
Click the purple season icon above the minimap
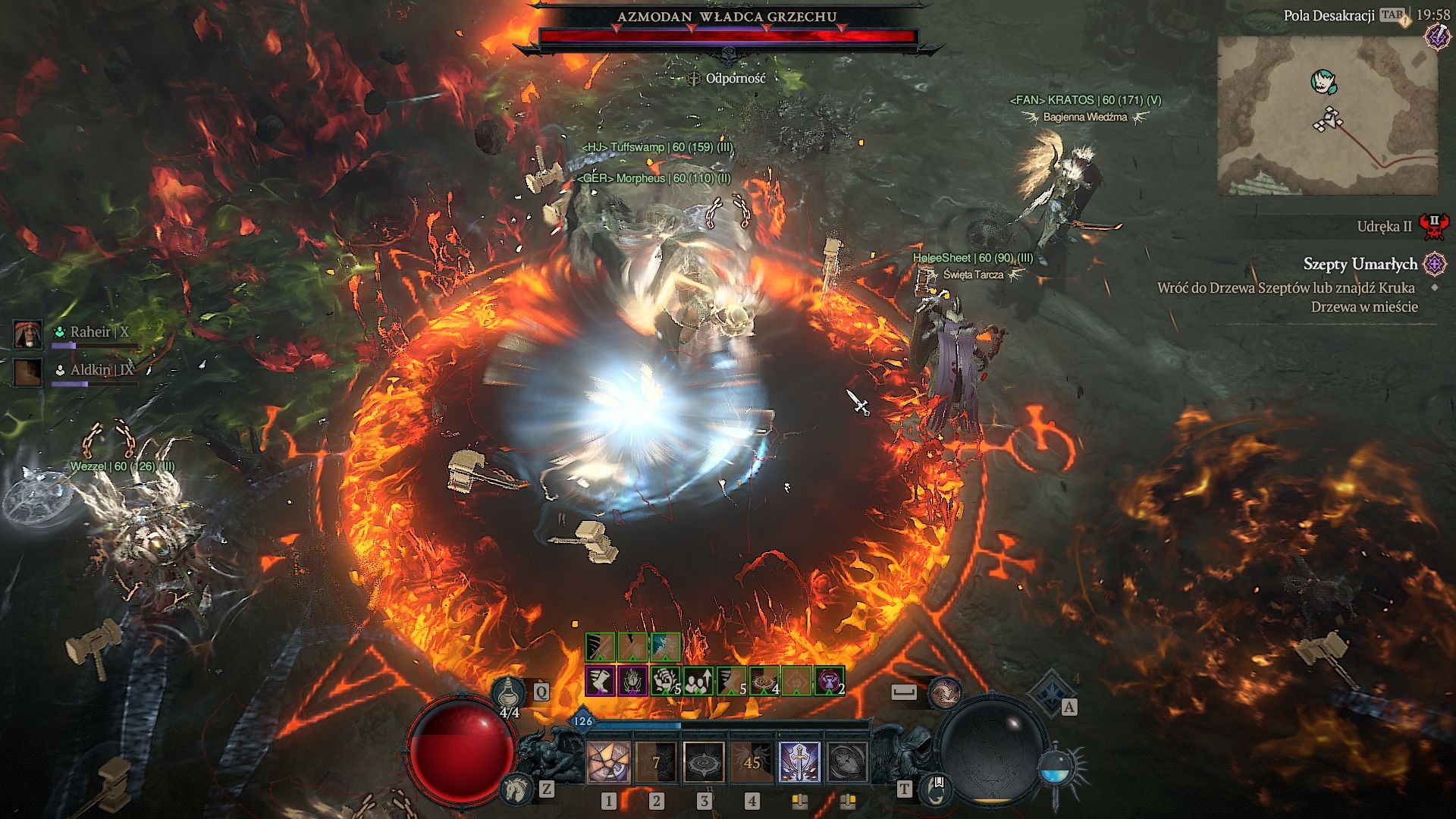click(1437, 36)
